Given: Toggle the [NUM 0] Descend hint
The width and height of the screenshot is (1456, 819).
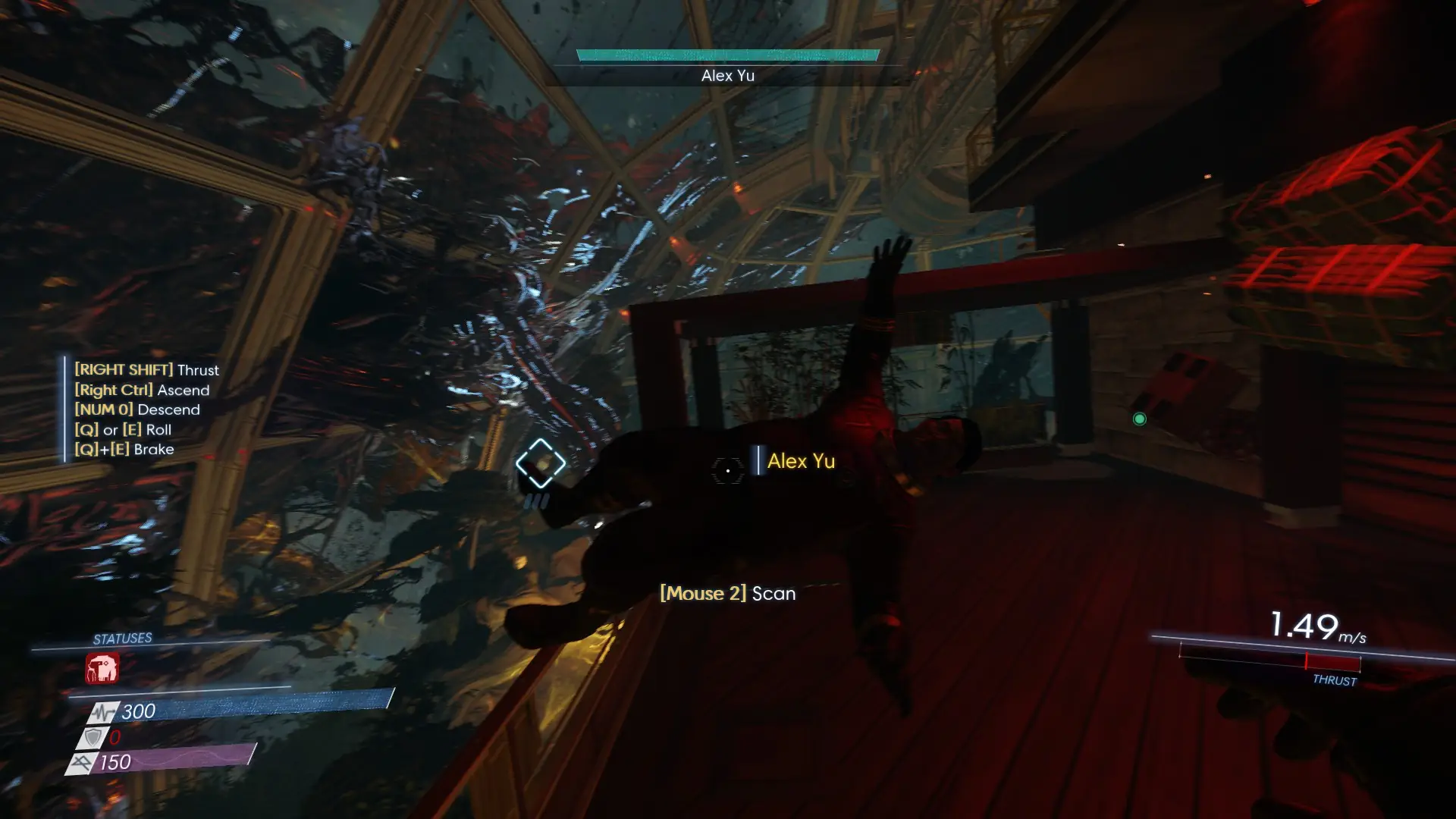Looking at the screenshot, I should [136, 409].
